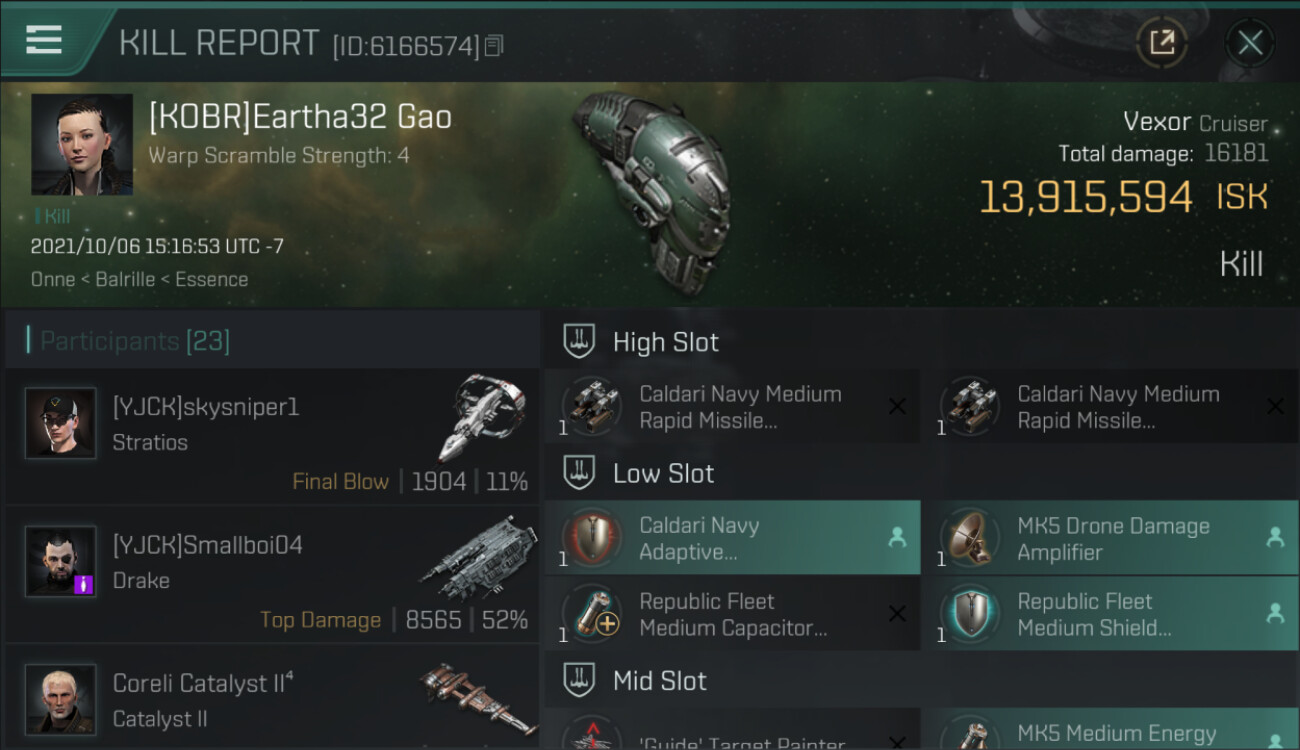Viewport: 1300px width, 750px height.
Task: Open the MK5 Medium Energy module
Action: point(1110,734)
